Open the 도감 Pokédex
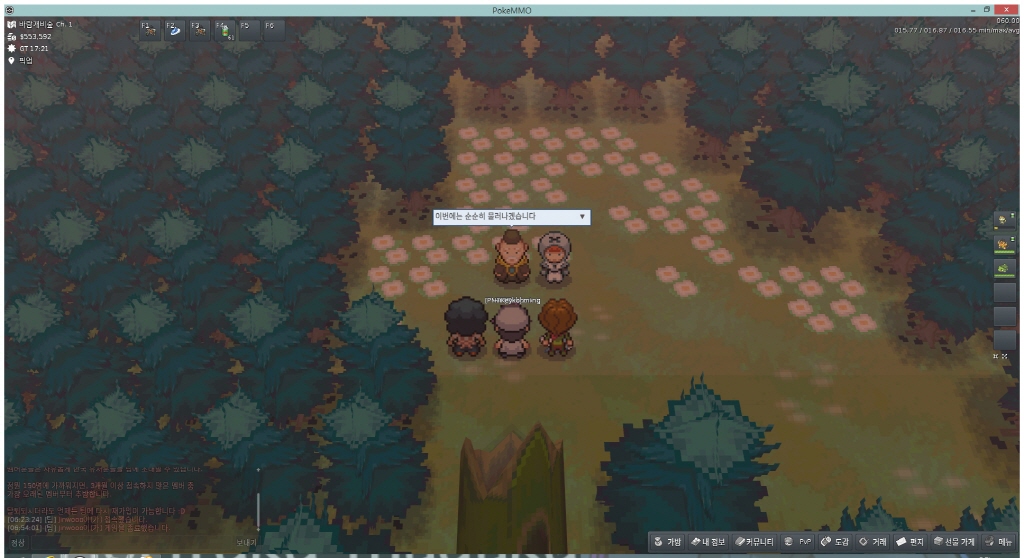The image size is (1024, 558). [835, 541]
